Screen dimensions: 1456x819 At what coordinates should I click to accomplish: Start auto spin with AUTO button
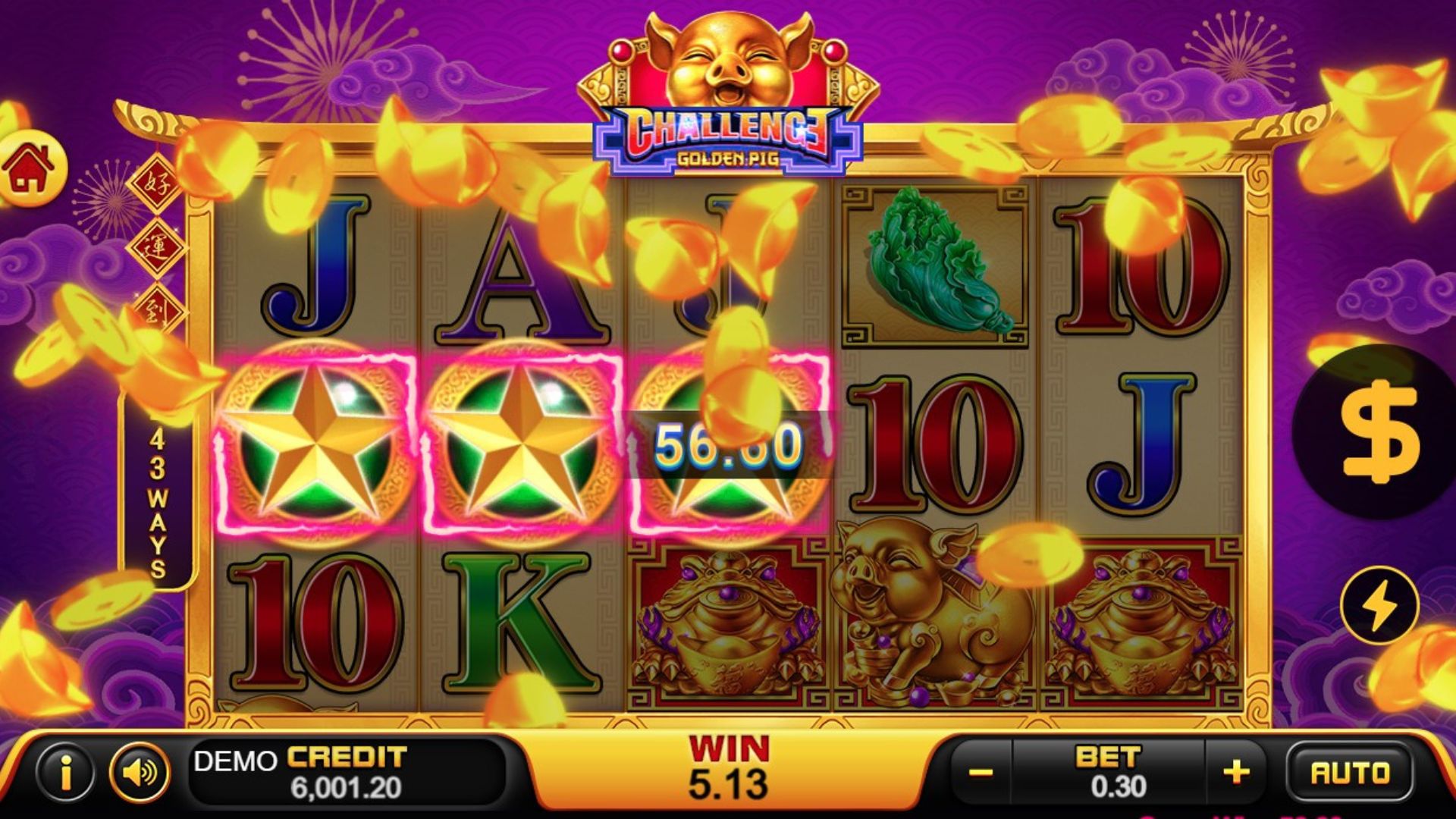(x=1350, y=773)
